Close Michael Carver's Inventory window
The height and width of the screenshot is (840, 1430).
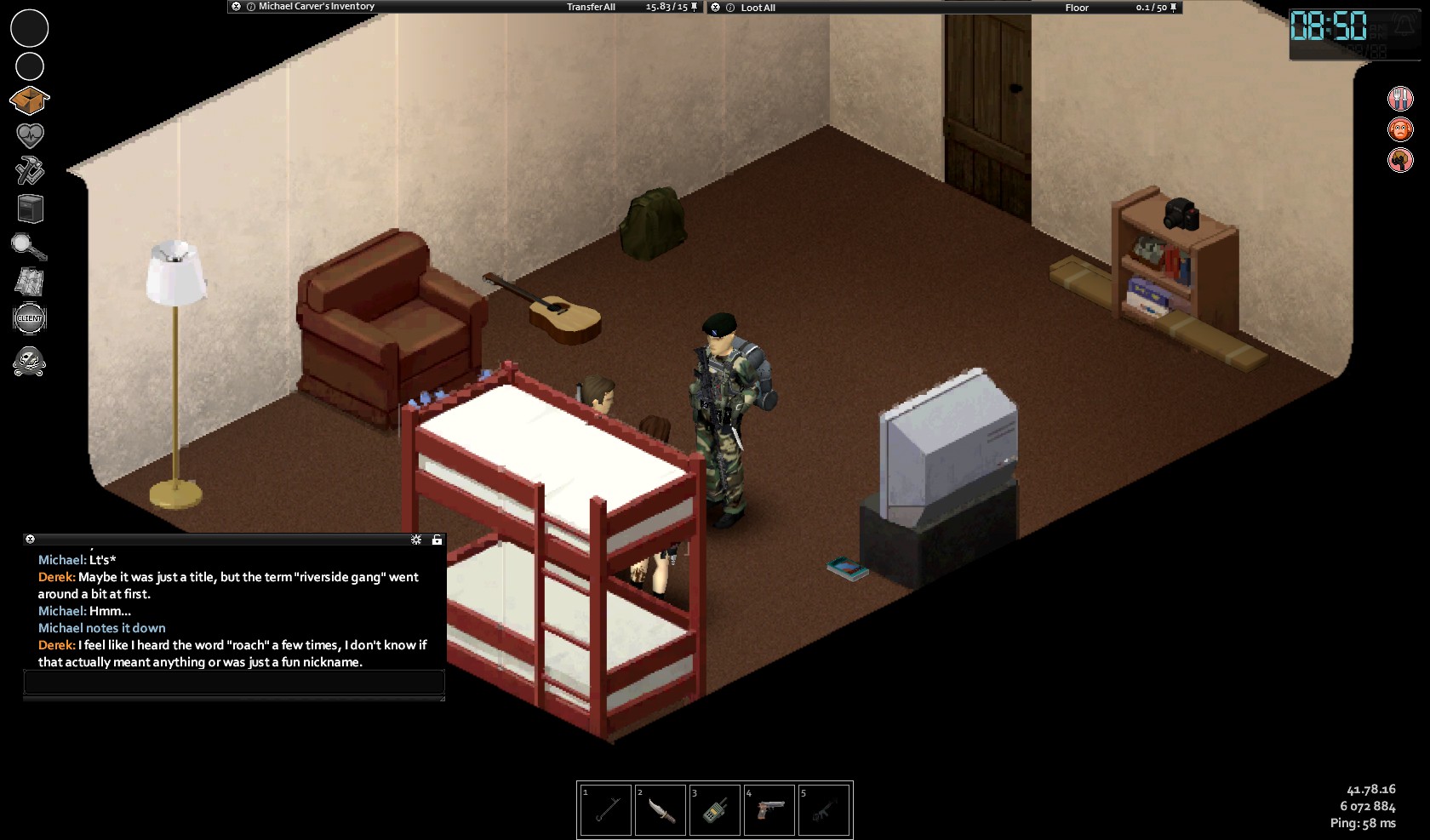(236, 7)
